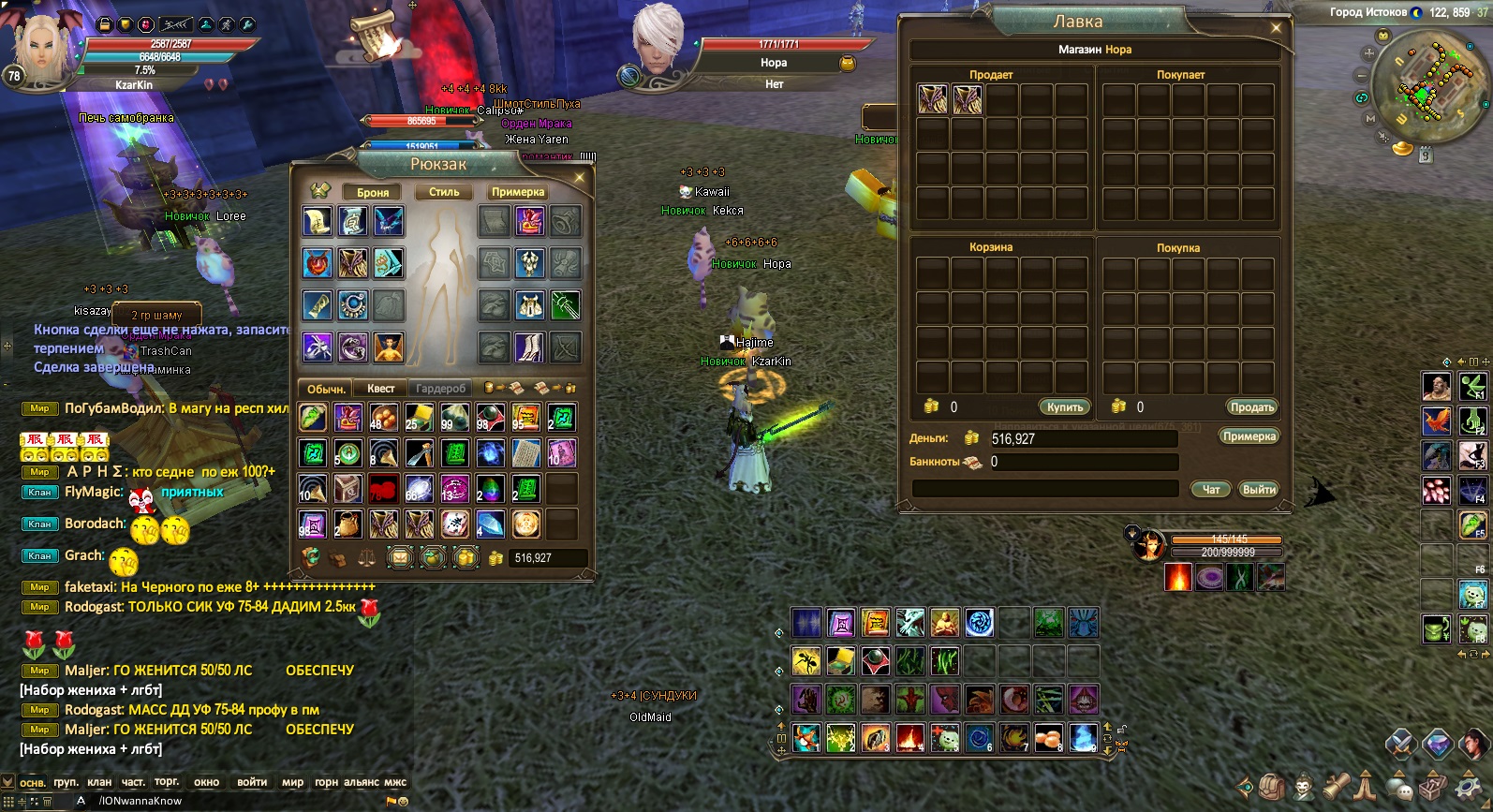
Task: Focus the chat input field
Action: pyautogui.click(x=234, y=801)
